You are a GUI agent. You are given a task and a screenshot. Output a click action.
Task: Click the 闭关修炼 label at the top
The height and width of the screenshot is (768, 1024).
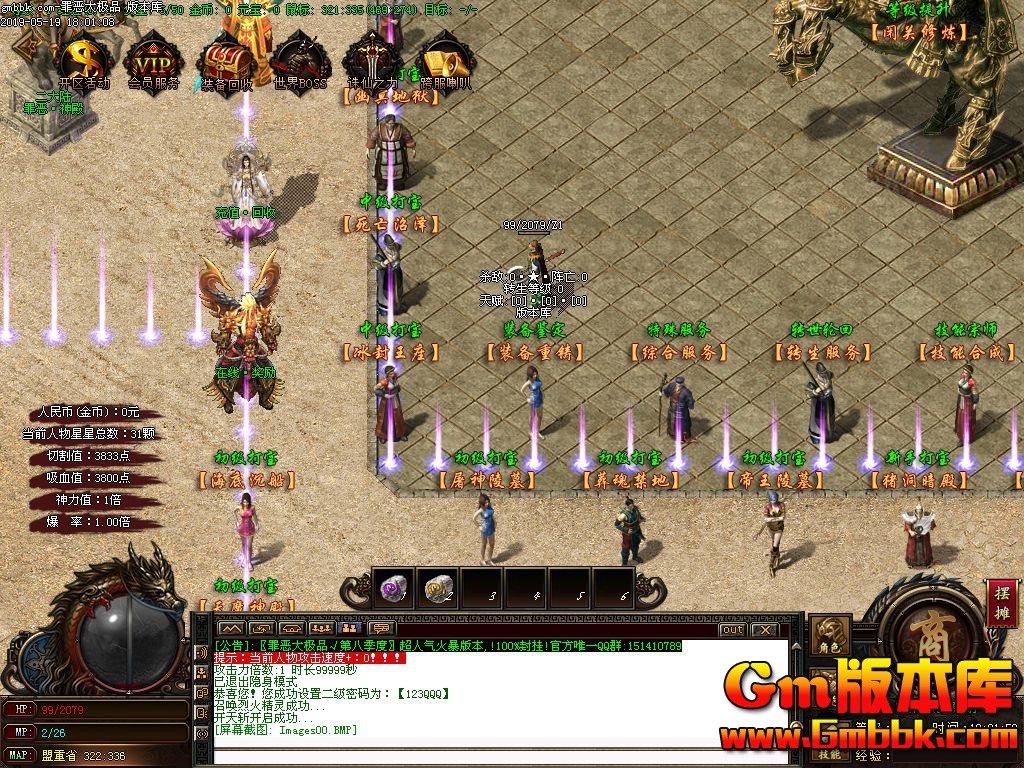(x=920, y=32)
